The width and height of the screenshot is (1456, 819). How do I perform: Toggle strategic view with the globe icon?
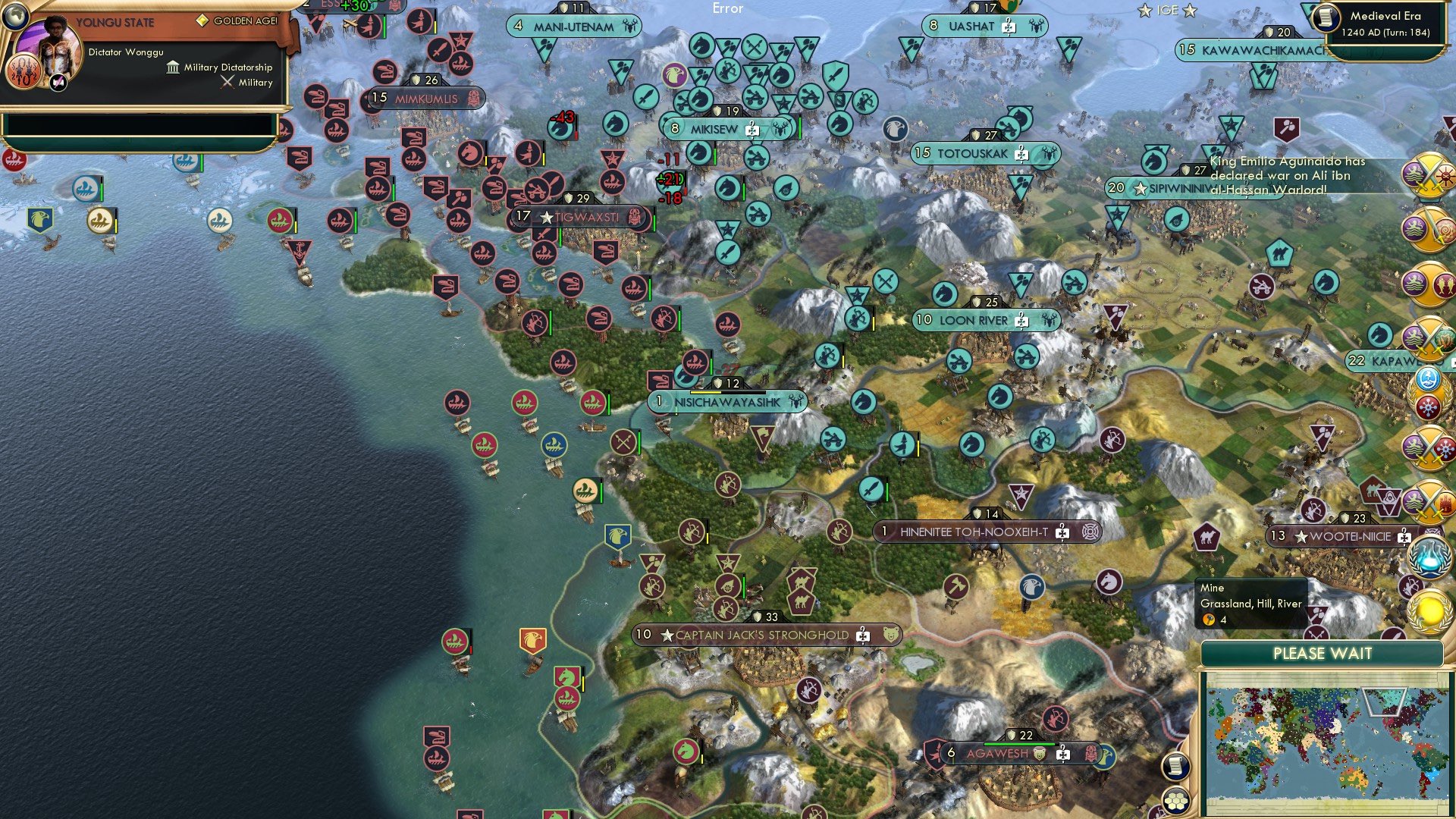coord(16,18)
